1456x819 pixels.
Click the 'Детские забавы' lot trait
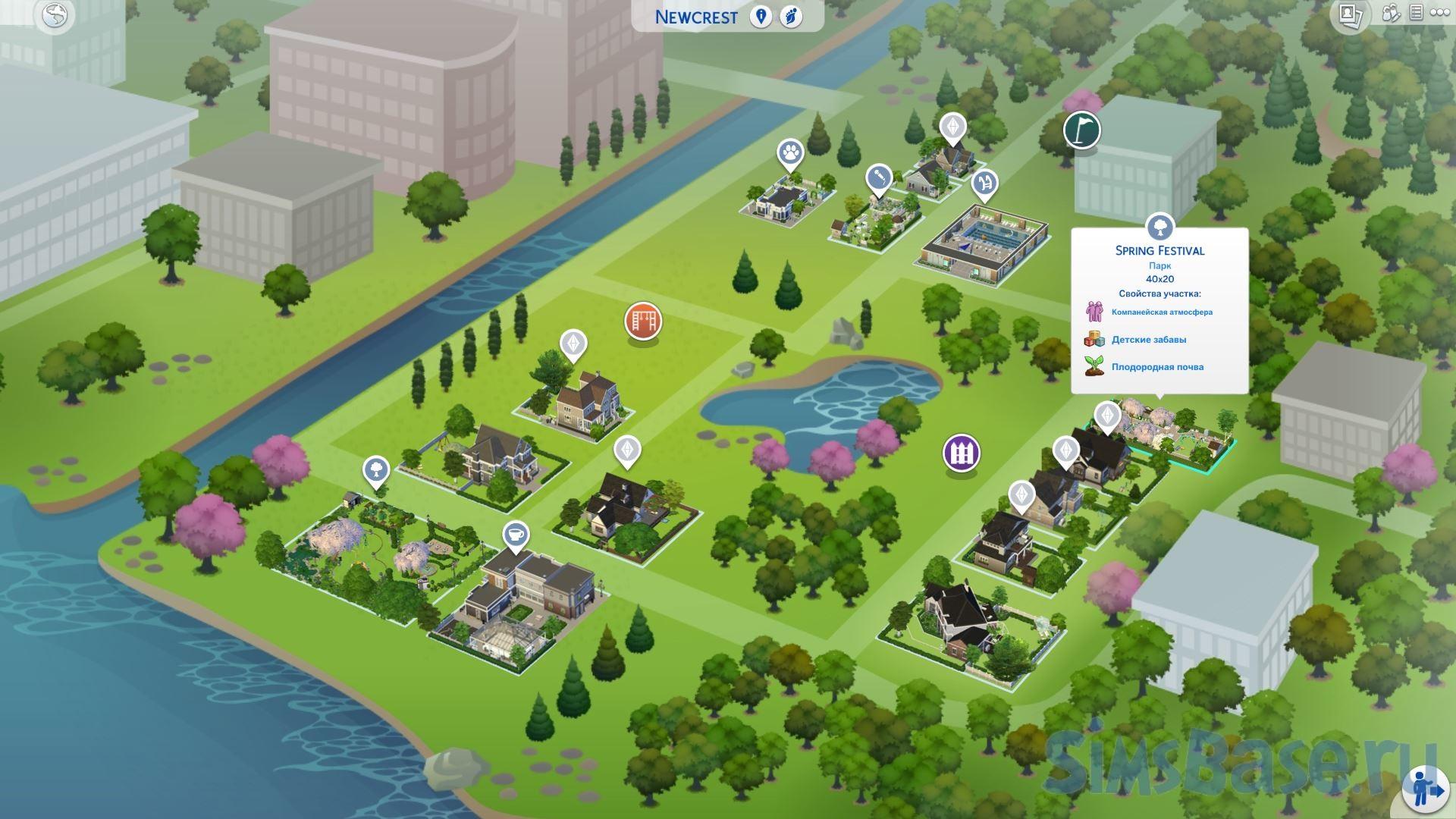pyautogui.click(x=1148, y=340)
